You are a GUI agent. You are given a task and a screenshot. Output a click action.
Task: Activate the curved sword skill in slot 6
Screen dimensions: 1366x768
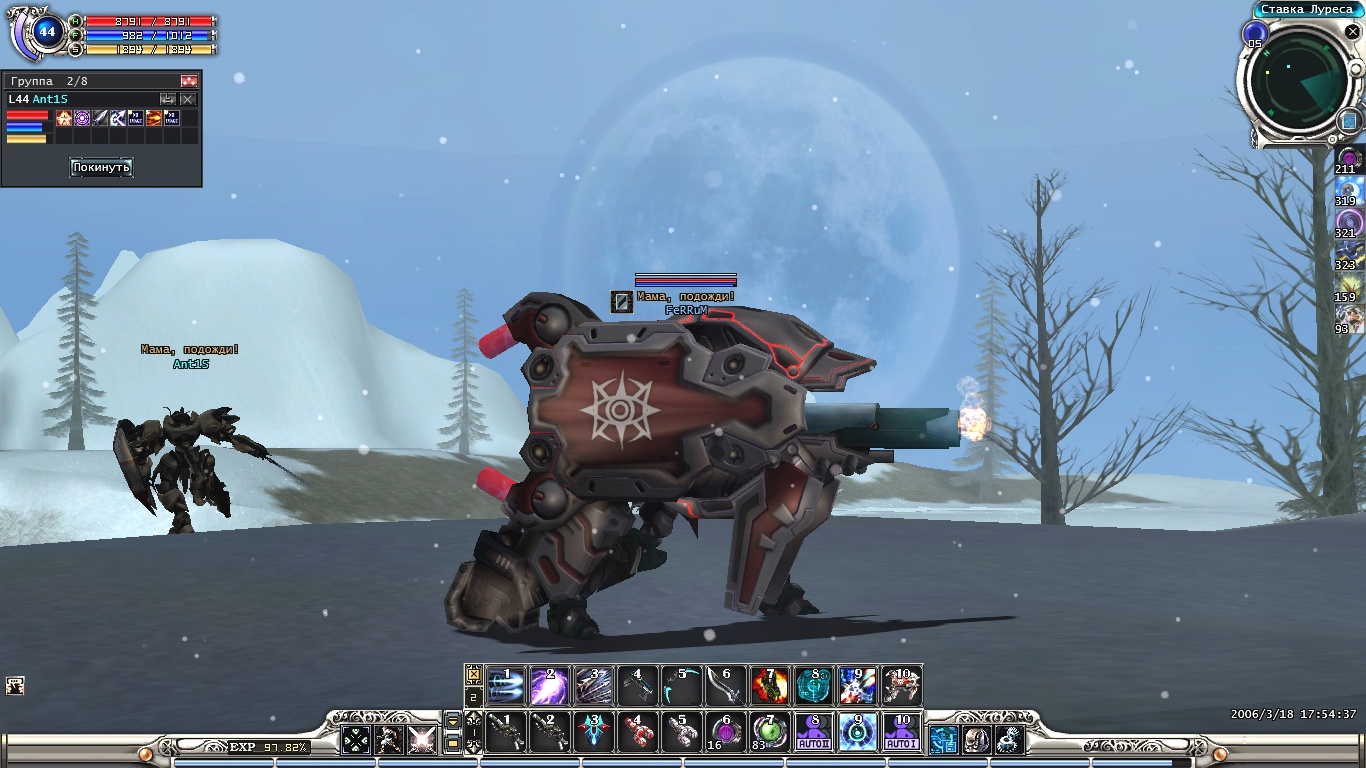coord(725,687)
